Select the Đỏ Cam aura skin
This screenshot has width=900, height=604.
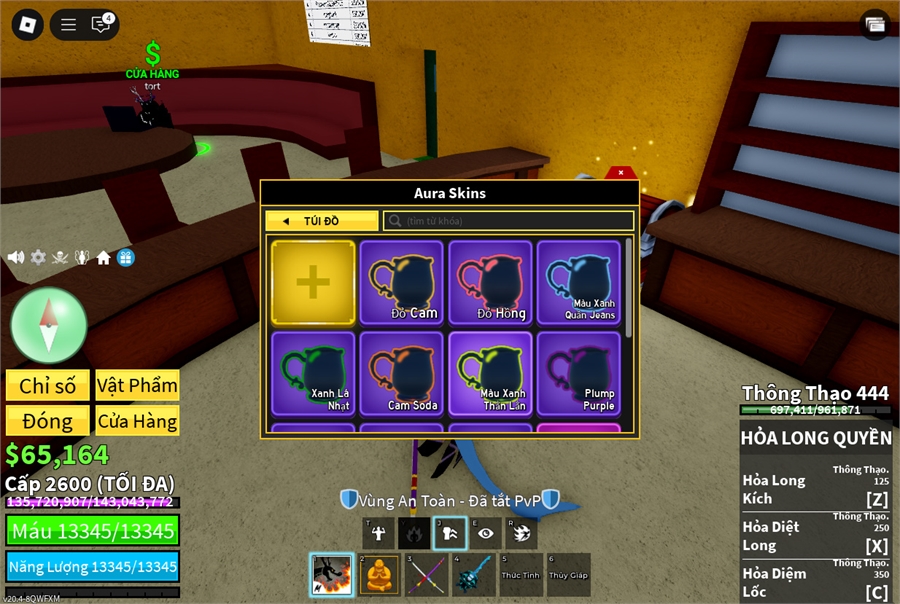(x=401, y=282)
